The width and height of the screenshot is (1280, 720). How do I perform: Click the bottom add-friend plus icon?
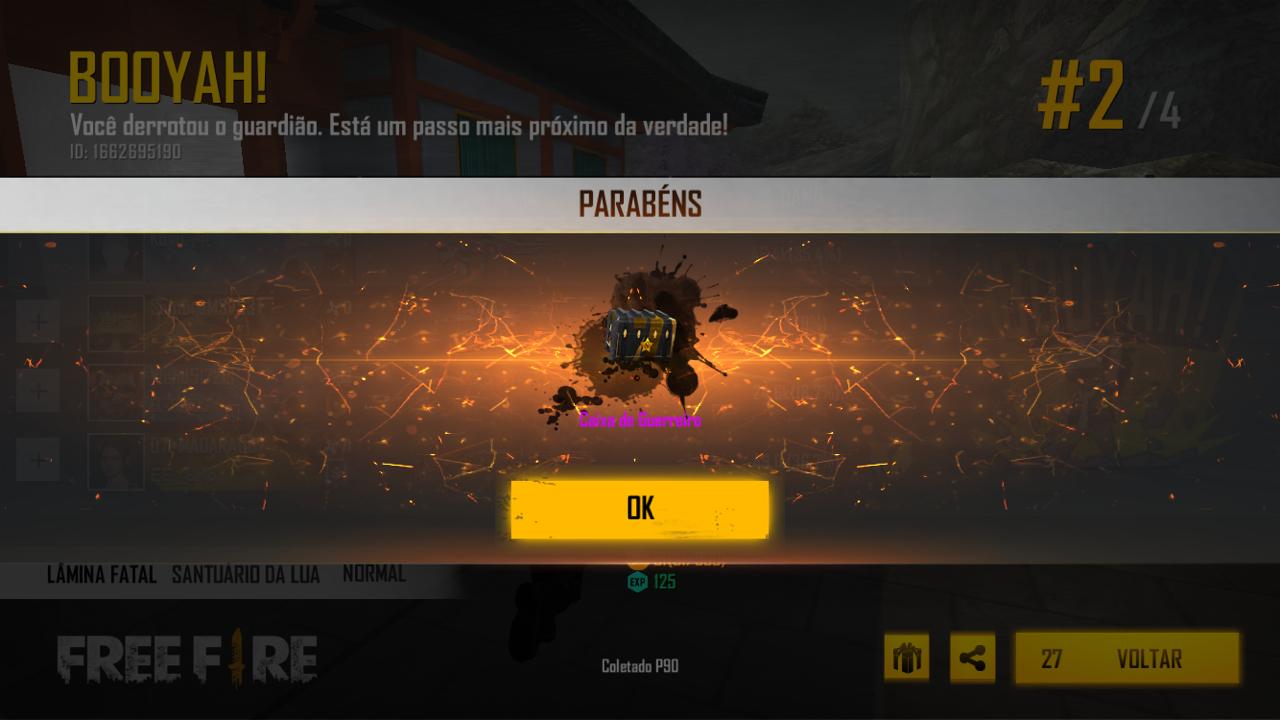[x=38, y=459]
